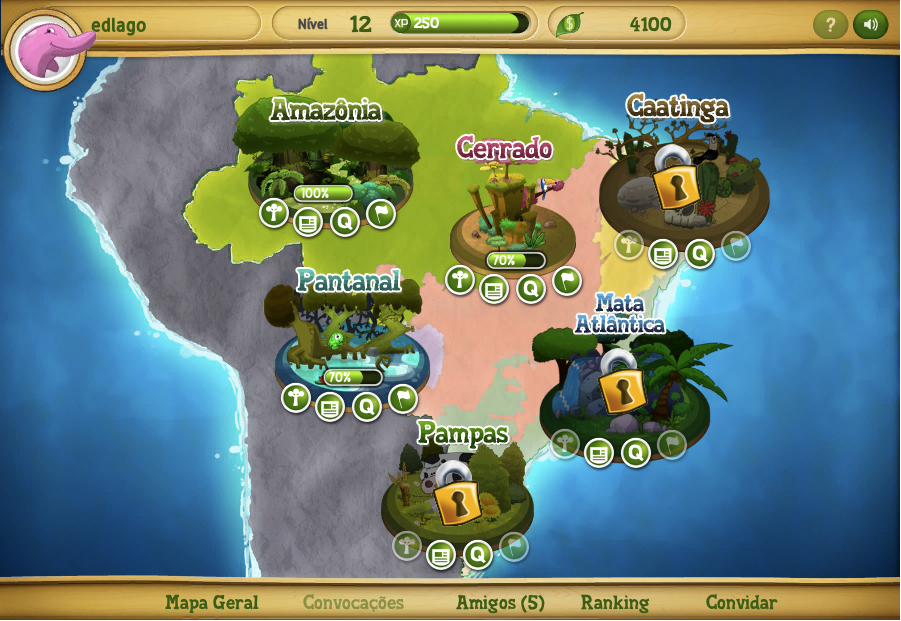This screenshot has width=901, height=621.
Task: Open the pink dolphin player avatar
Action: (46, 49)
